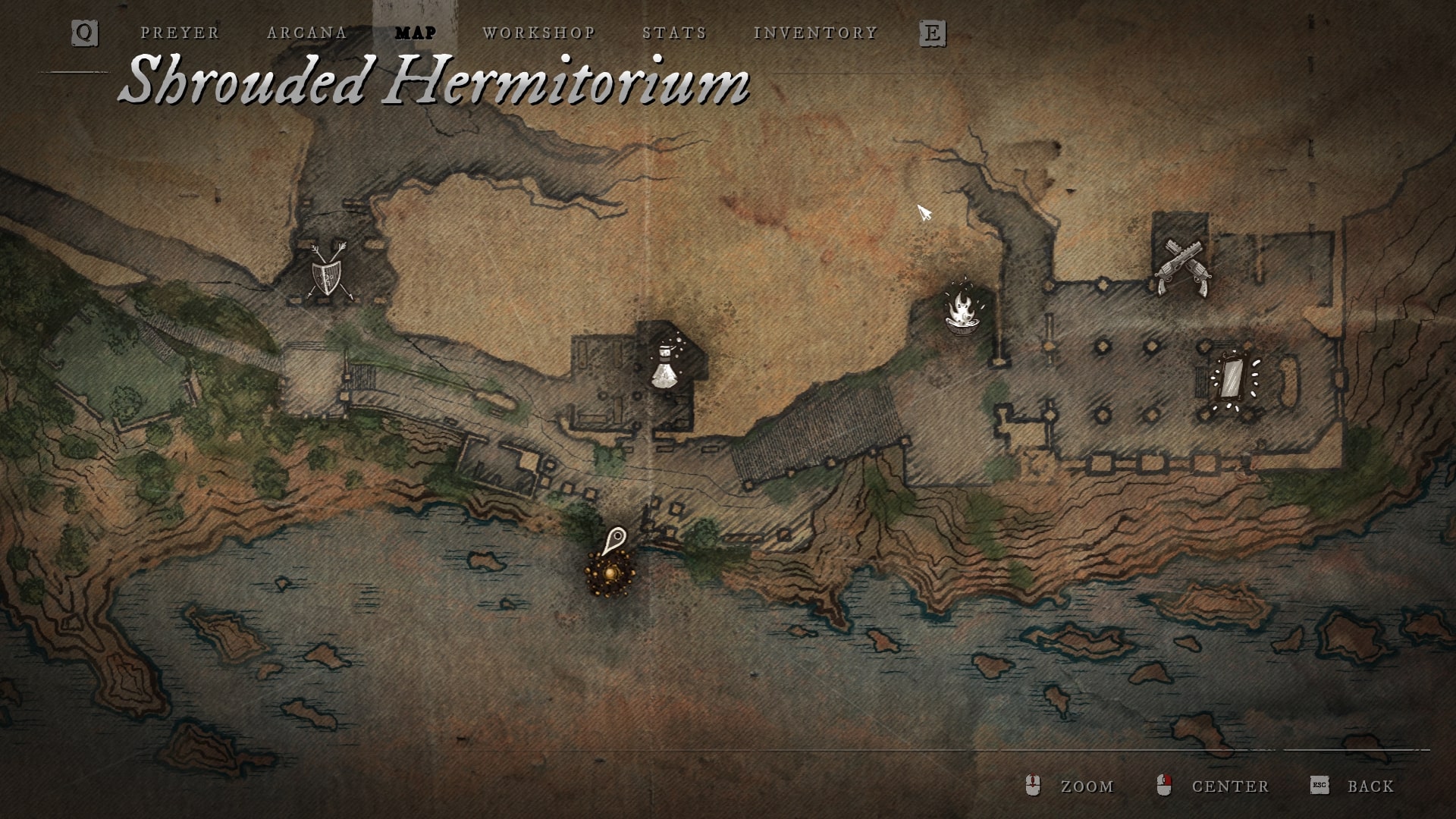This screenshot has width=1456, height=819.
Task: Click the glowing mirror map marker
Action: pos(1232,378)
